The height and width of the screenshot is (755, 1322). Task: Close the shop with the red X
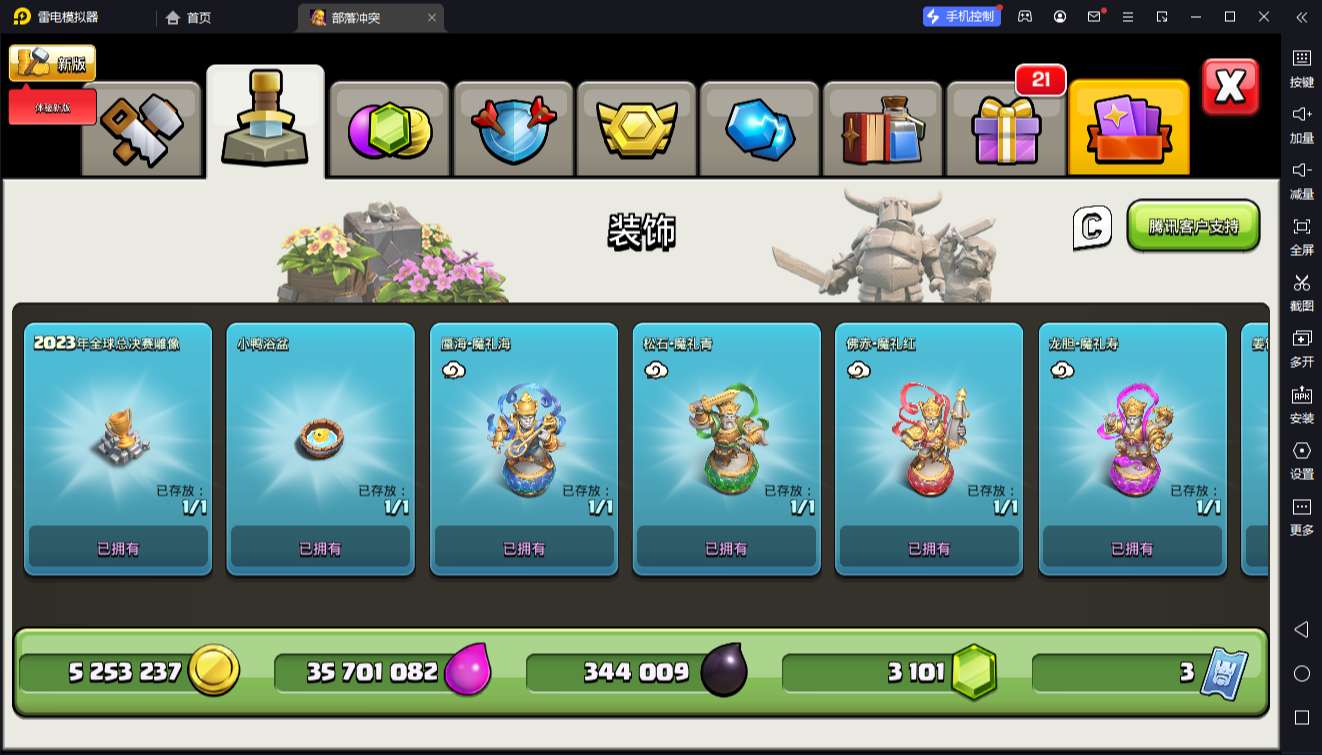[x=1229, y=87]
